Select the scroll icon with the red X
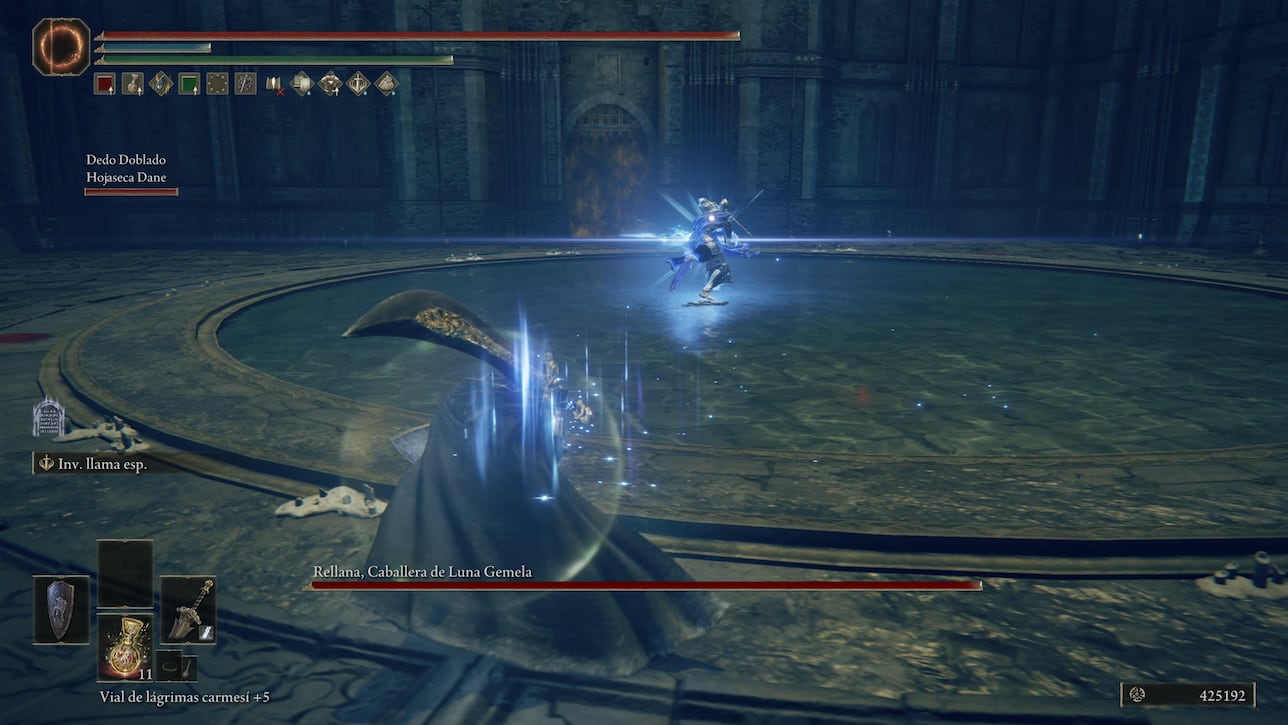The height and width of the screenshot is (725, 1288). pyautogui.click(x=274, y=84)
